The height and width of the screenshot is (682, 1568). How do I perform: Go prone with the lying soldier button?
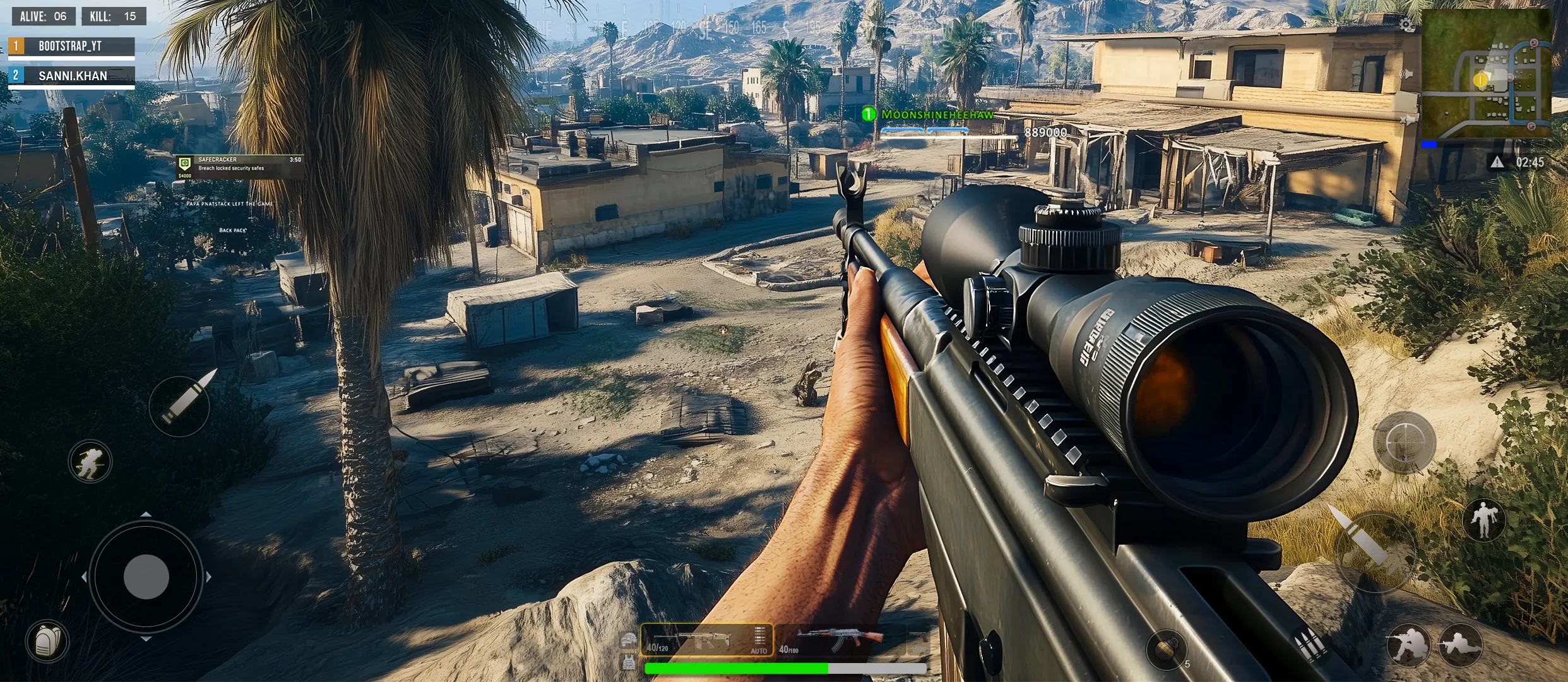(1461, 645)
